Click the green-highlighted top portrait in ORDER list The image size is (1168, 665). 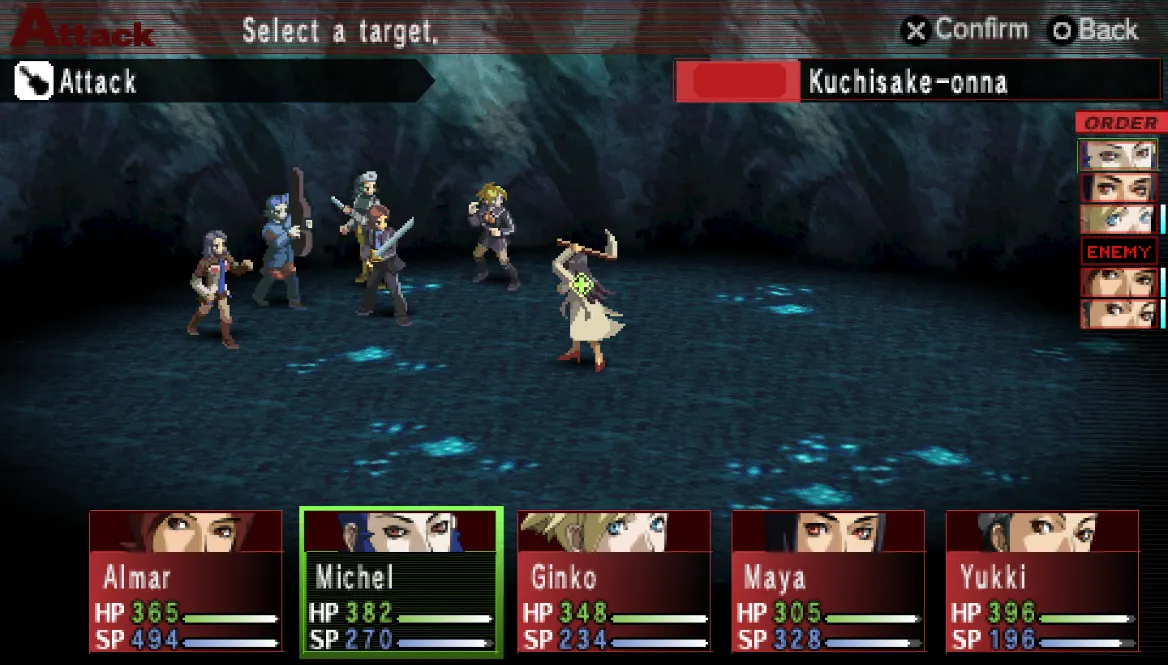(x=1117, y=155)
